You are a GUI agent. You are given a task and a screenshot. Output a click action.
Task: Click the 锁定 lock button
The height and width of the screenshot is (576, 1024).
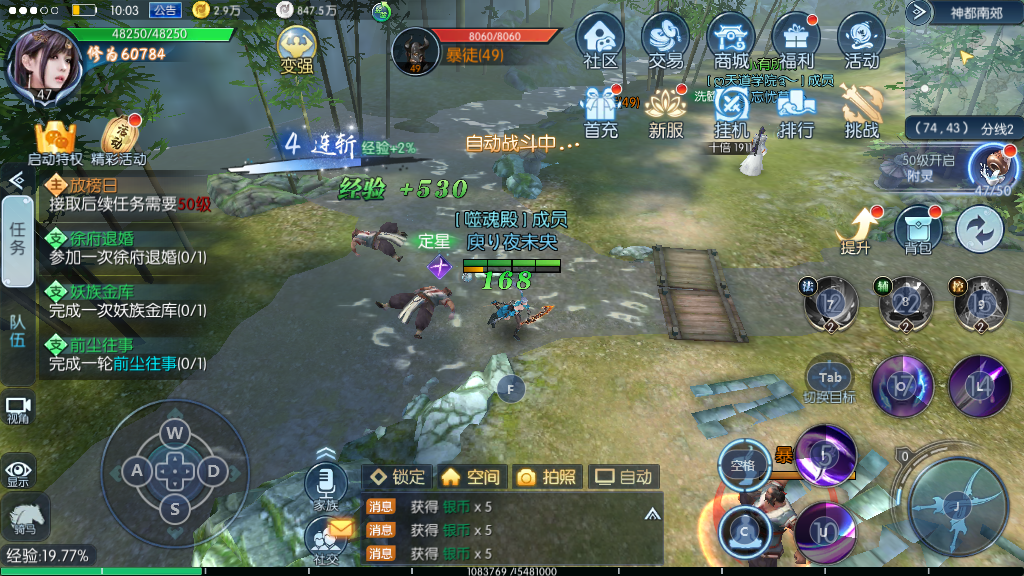point(397,477)
